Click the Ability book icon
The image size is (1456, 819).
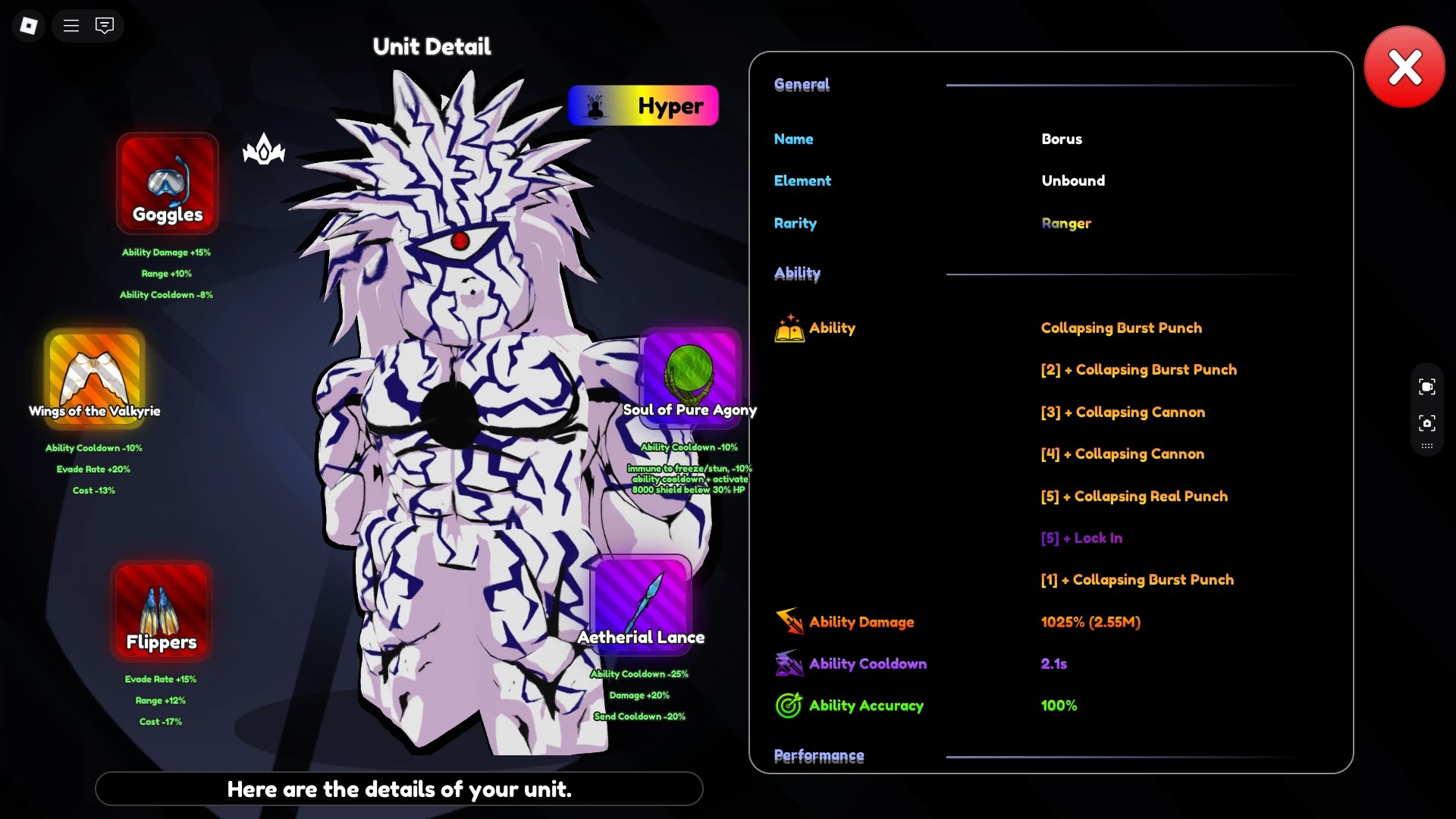click(789, 328)
